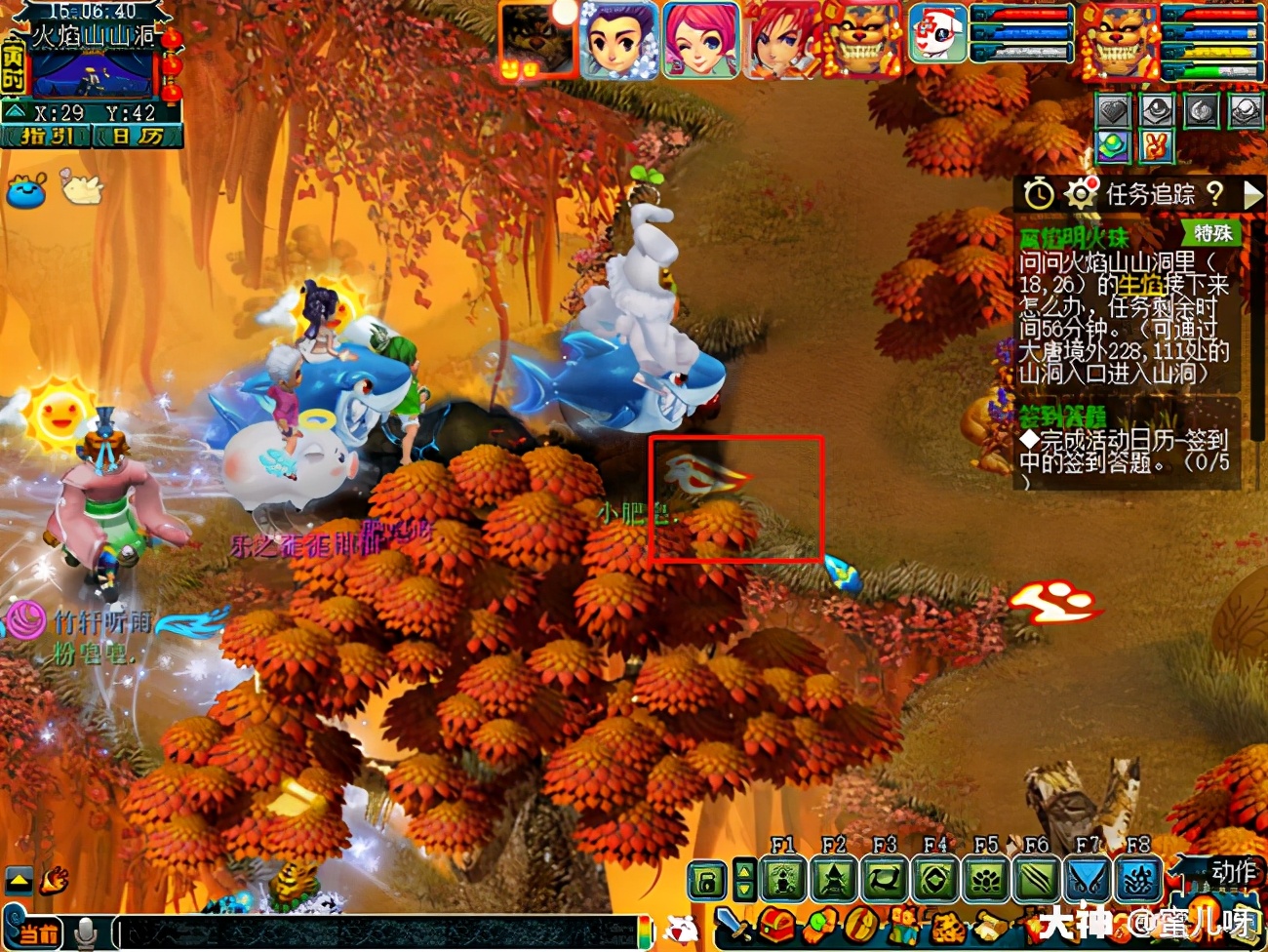This screenshot has height=952, width=1268.
Task: Use the F6 claw-slash skill
Action: pyautogui.click(x=1036, y=880)
